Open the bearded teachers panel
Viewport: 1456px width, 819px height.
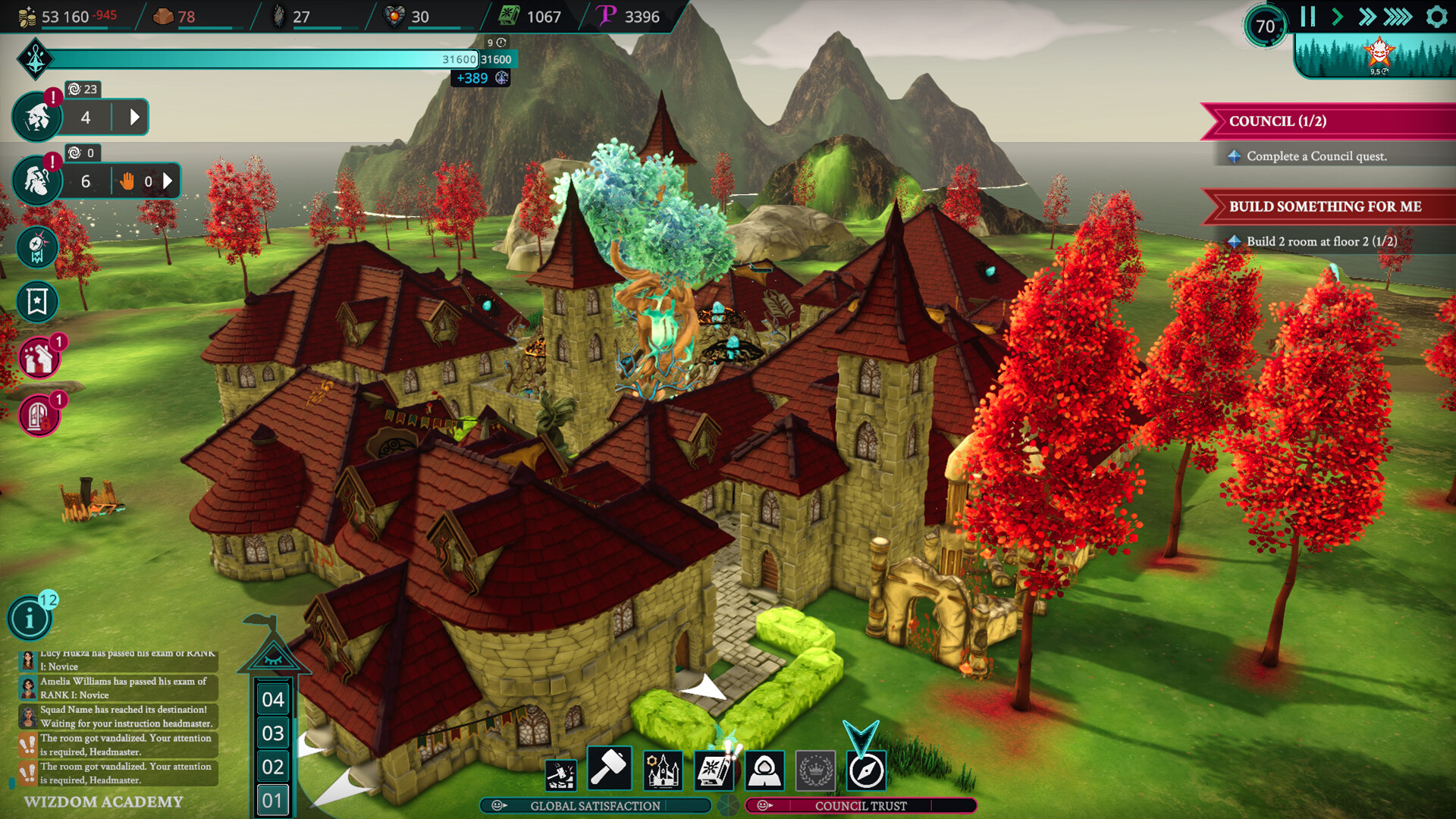click(36, 180)
